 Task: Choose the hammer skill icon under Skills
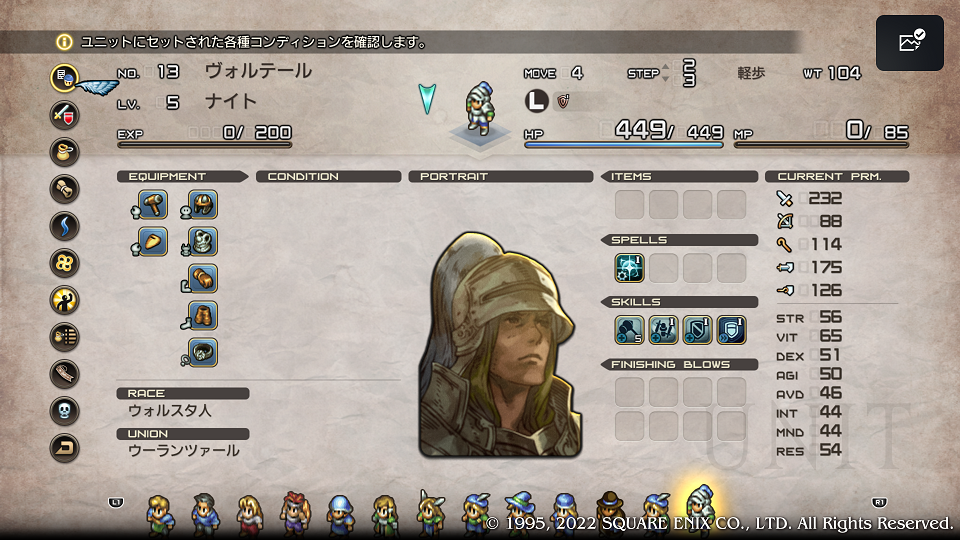click(x=630, y=329)
